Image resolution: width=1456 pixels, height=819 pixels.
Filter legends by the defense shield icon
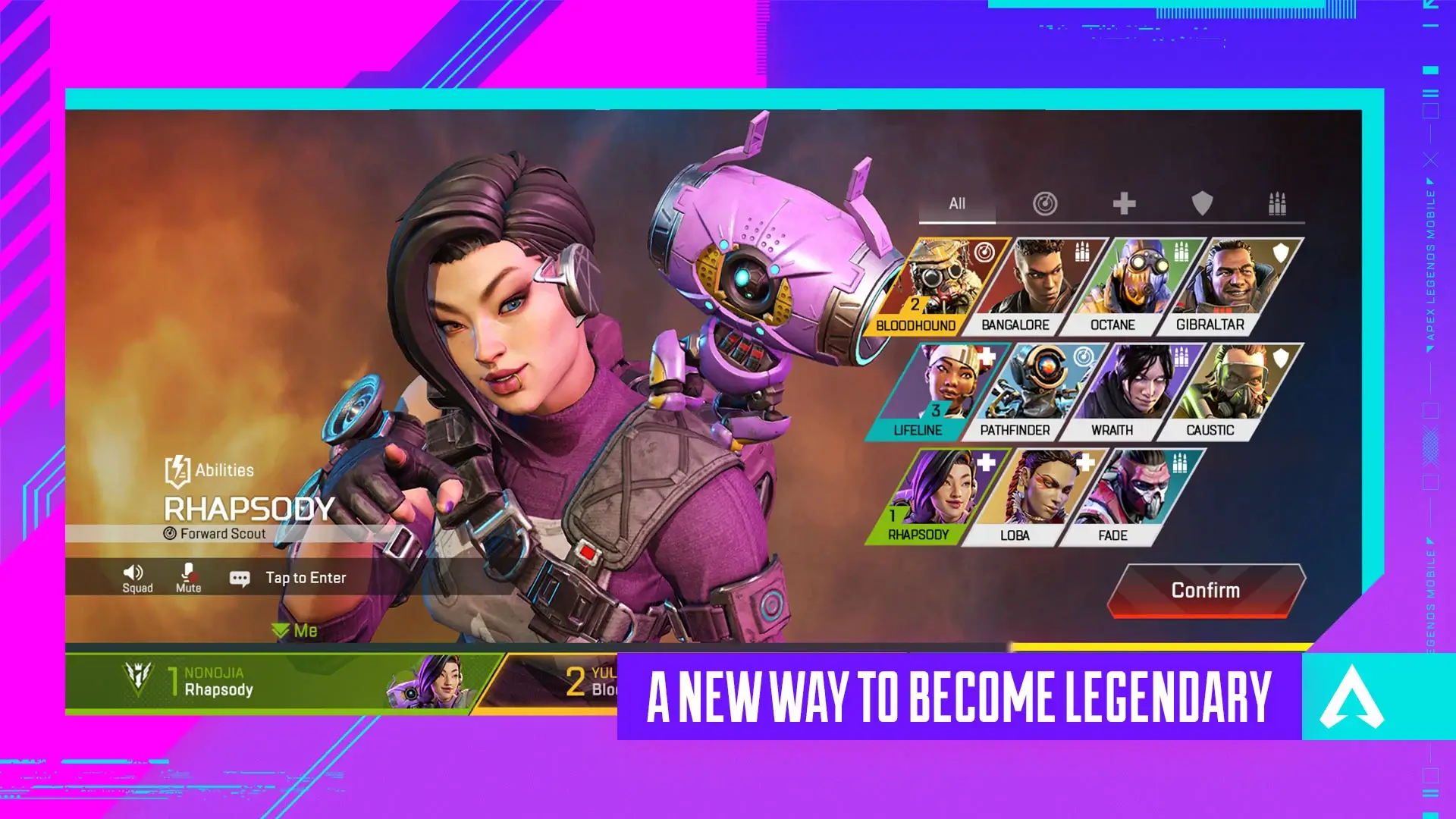pos(1203,203)
